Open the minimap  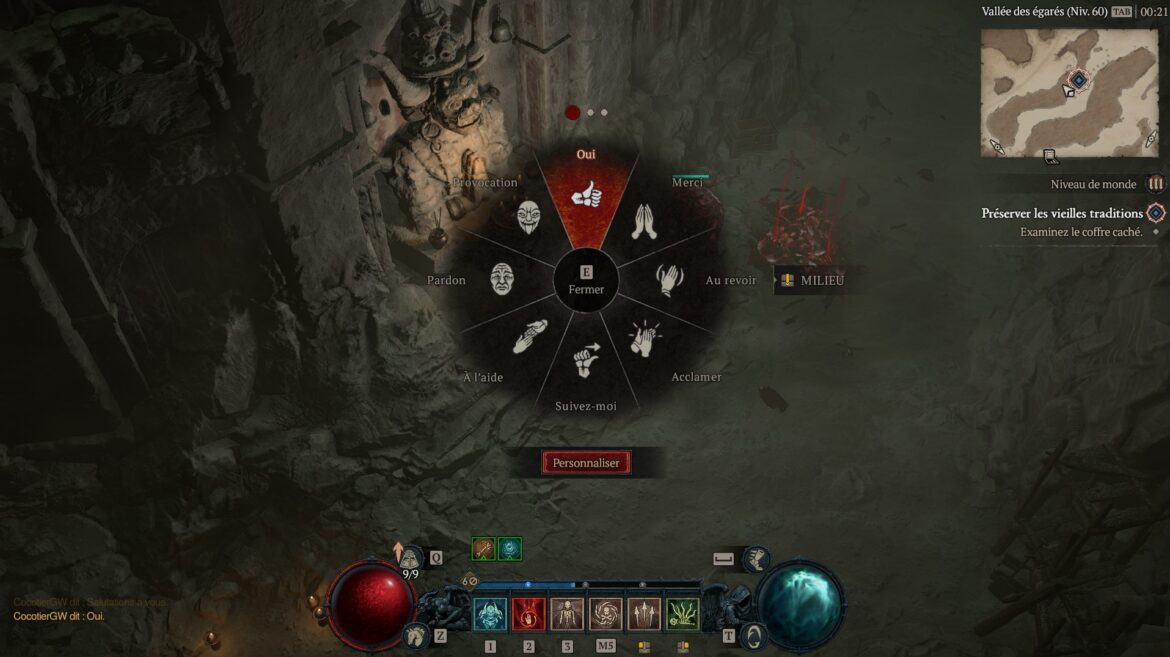1070,93
